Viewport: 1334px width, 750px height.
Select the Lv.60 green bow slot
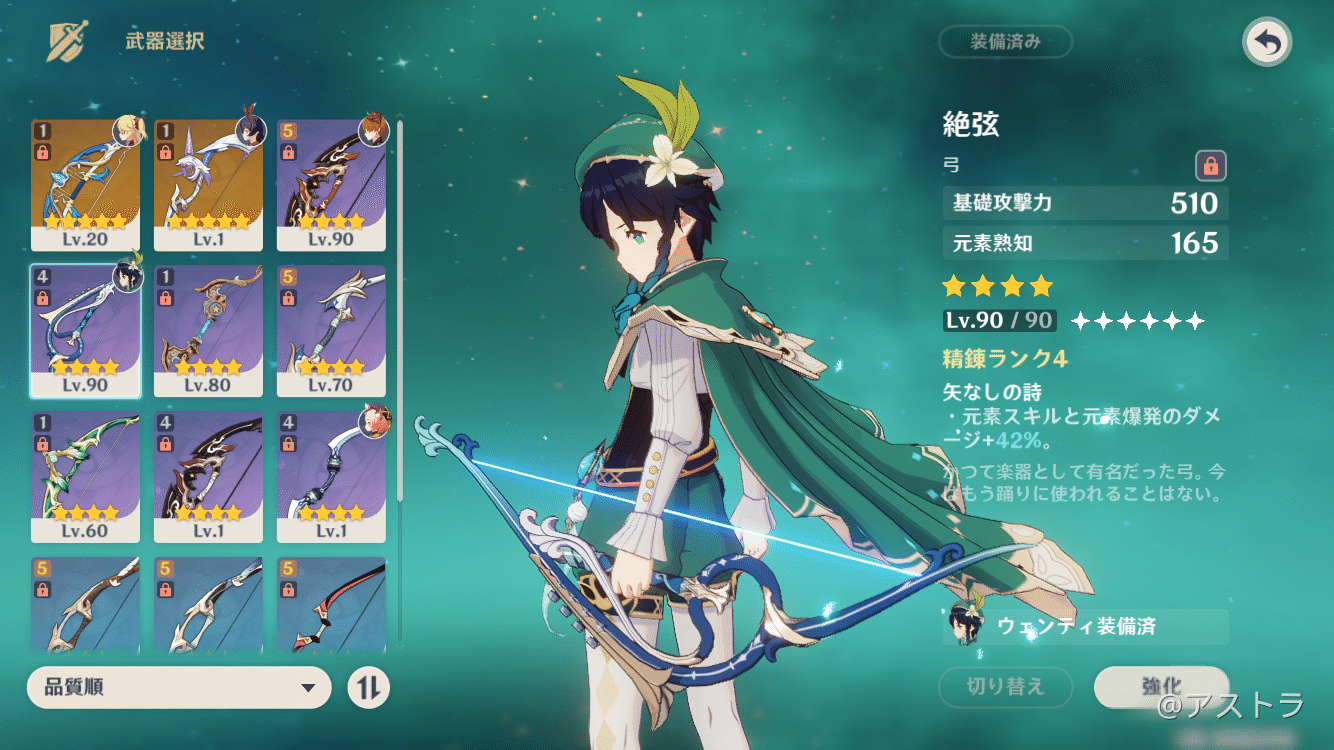pos(86,477)
